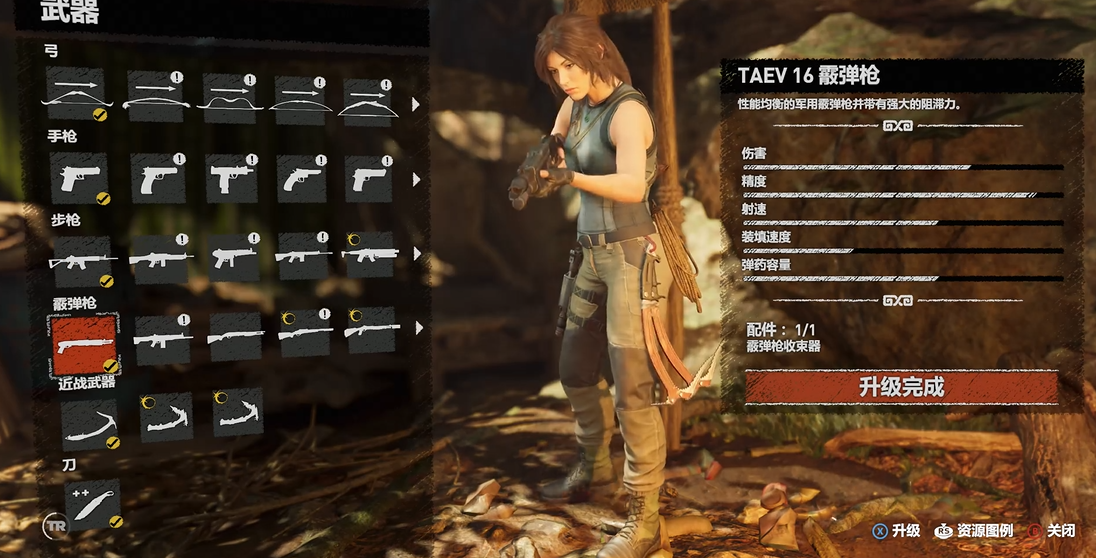Image resolution: width=1096 pixels, height=558 pixels.
Task: Select the equipped climbing axe under 近战武器
Action: 88,423
